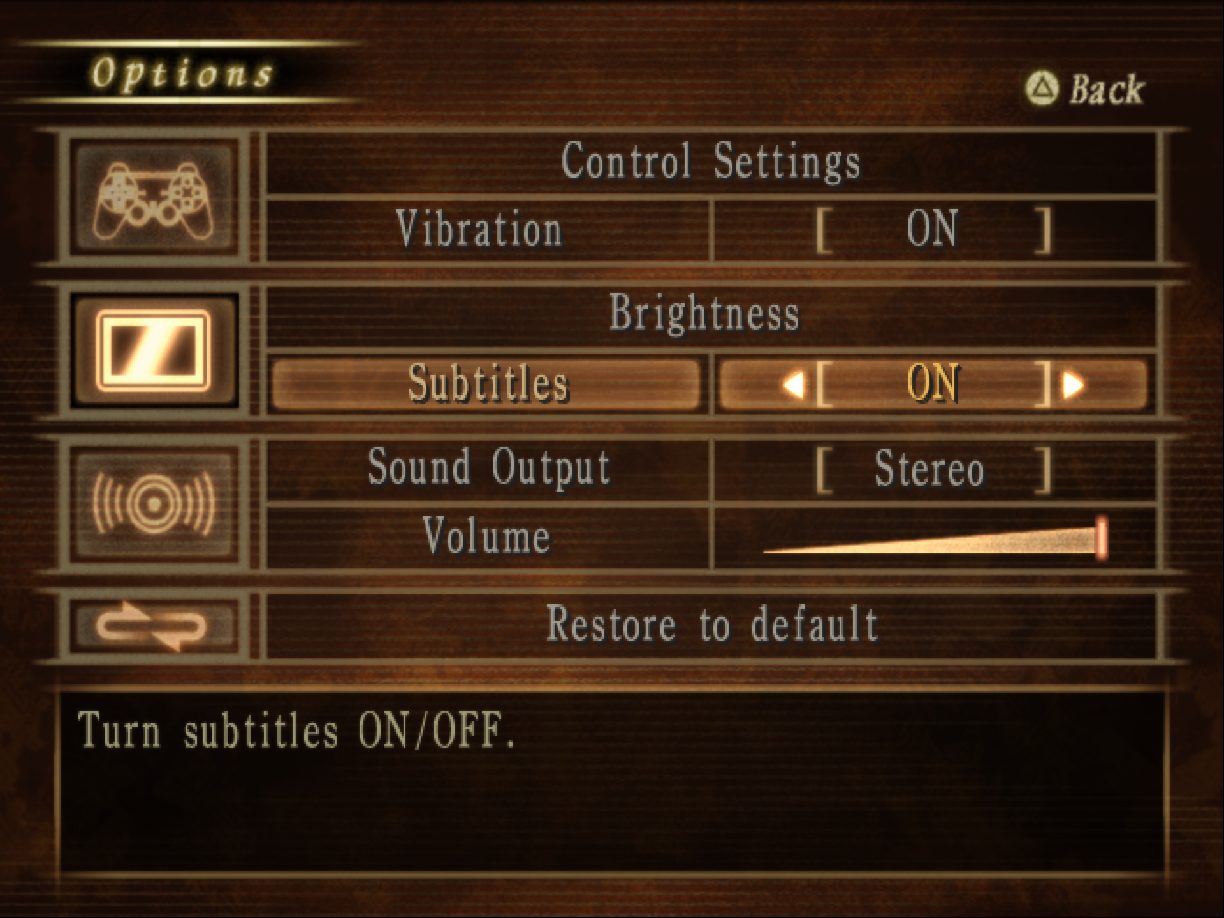Select the controller category icon
1224x918 pixels.
coord(154,197)
